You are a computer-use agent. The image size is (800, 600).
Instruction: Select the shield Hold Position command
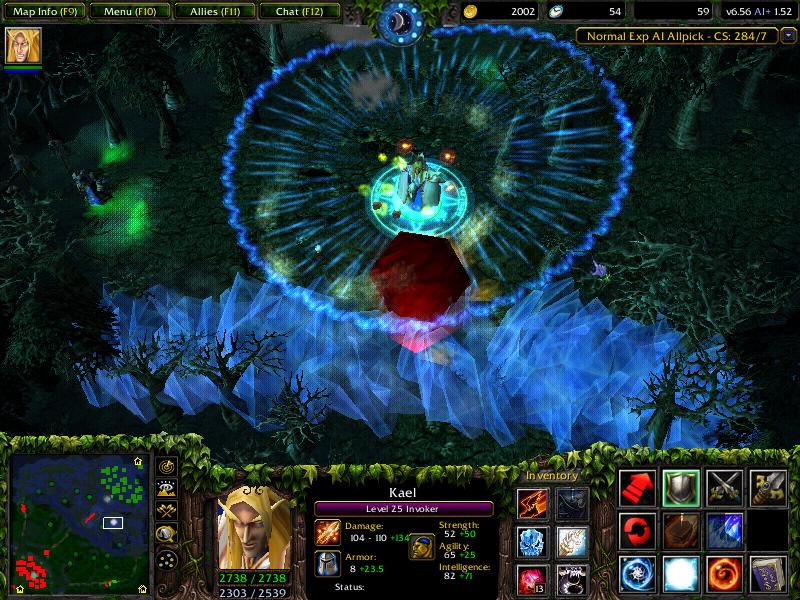[682, 487]
